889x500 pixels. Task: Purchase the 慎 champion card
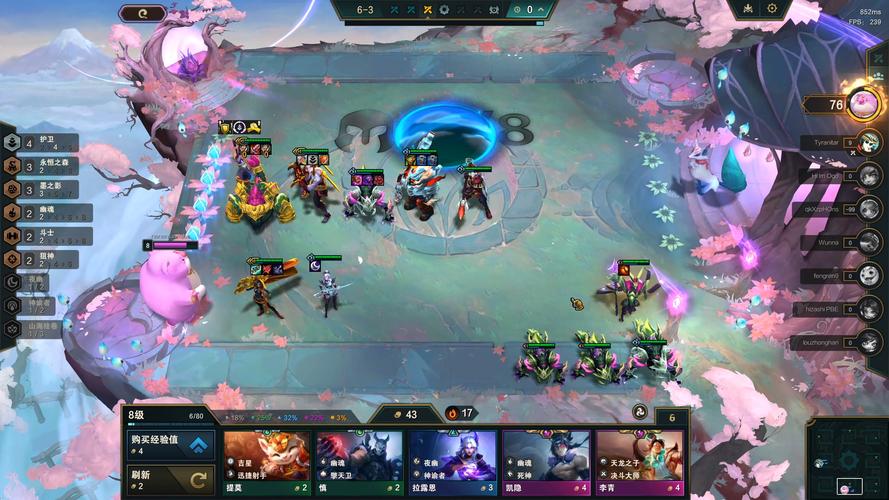click(x=359, y=463)
